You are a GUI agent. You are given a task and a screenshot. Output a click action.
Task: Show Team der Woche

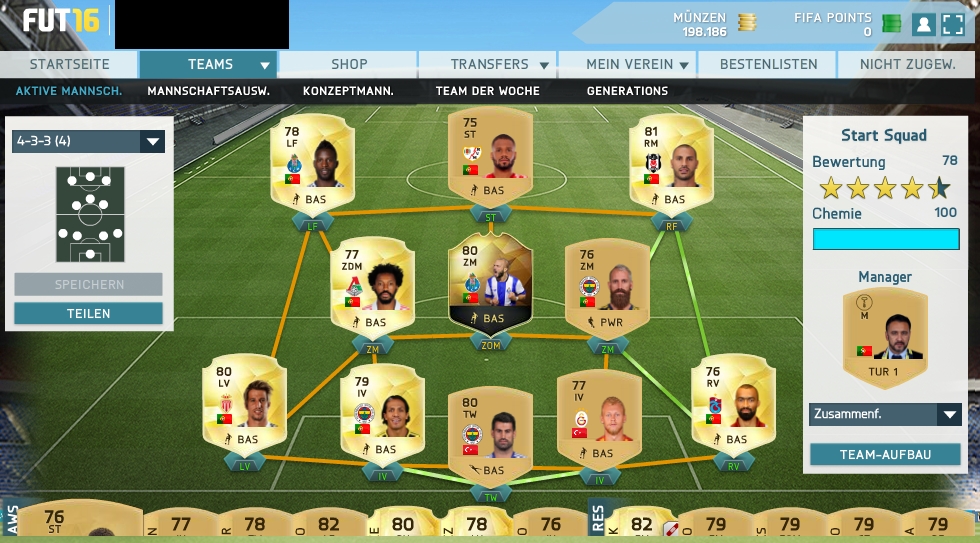(487, 91)
